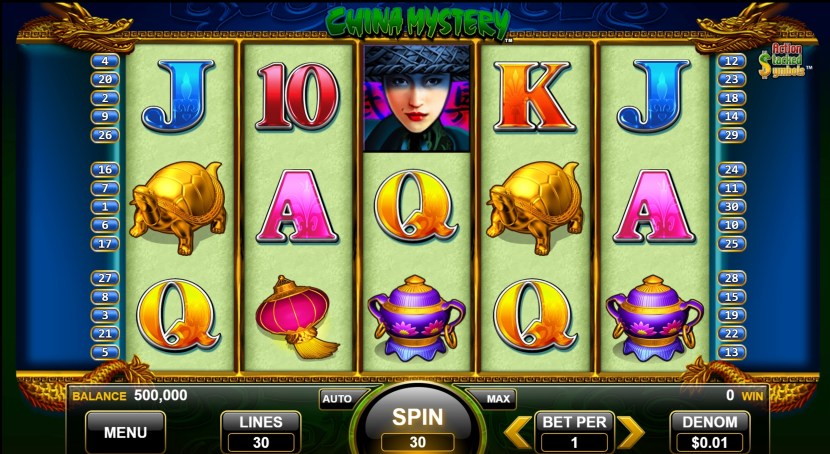Screen dimensions: 830x454
Task: Decrease bet per line with left arrow
Action: point(516,432)
